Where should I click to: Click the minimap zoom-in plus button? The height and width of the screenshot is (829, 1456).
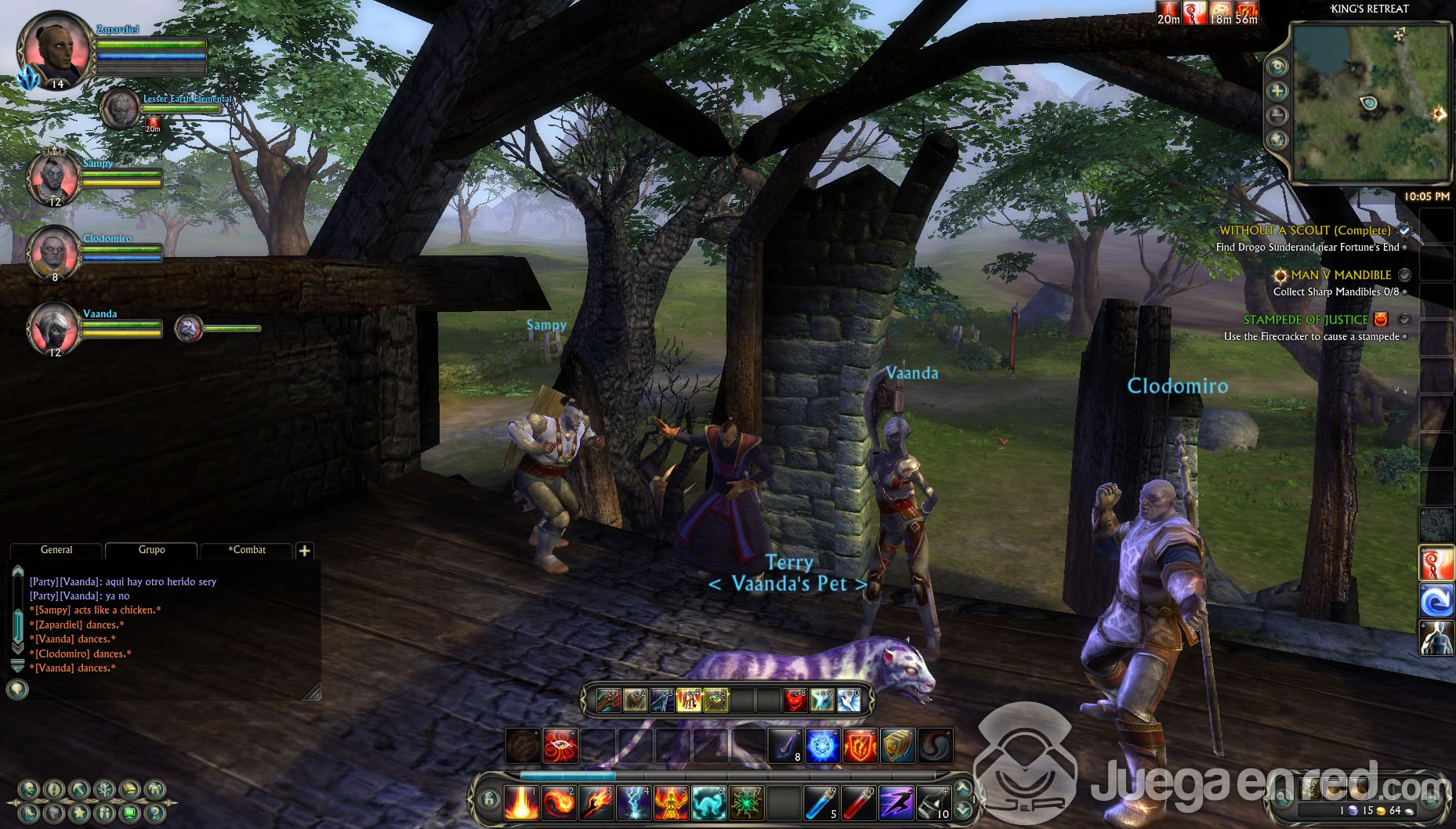(1277, 91)
